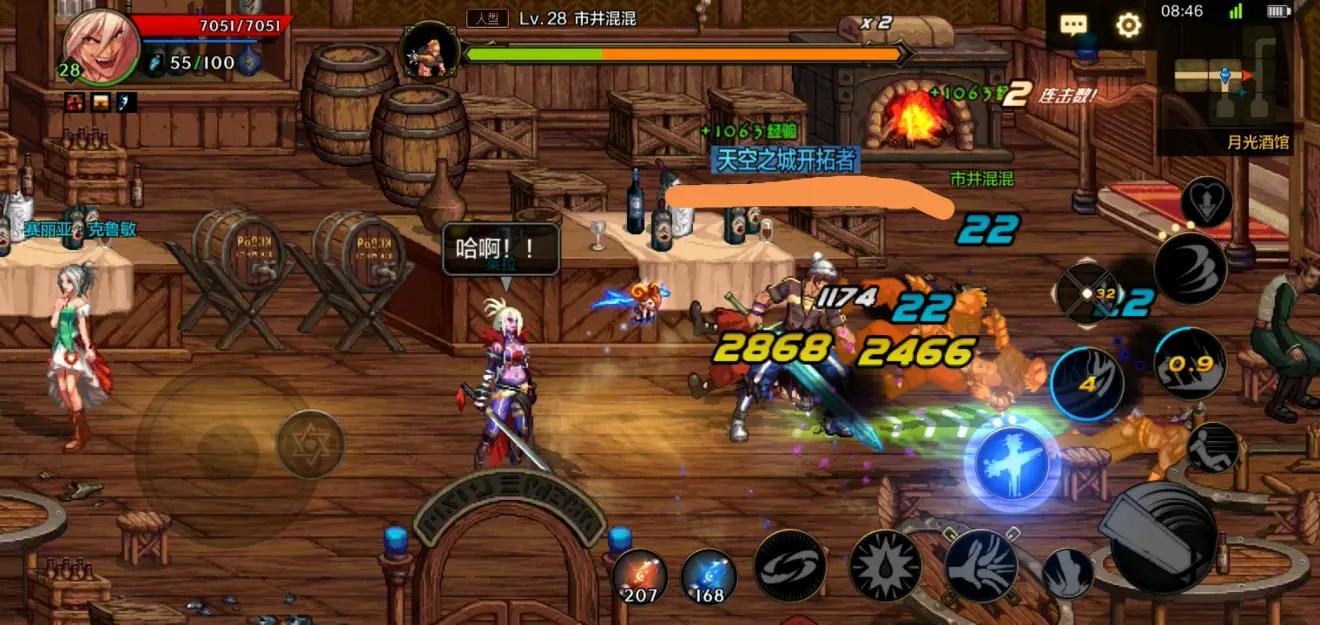Use the heart with down-arrow skill
The image size is (1320, 625).
tap(1205, 203)
